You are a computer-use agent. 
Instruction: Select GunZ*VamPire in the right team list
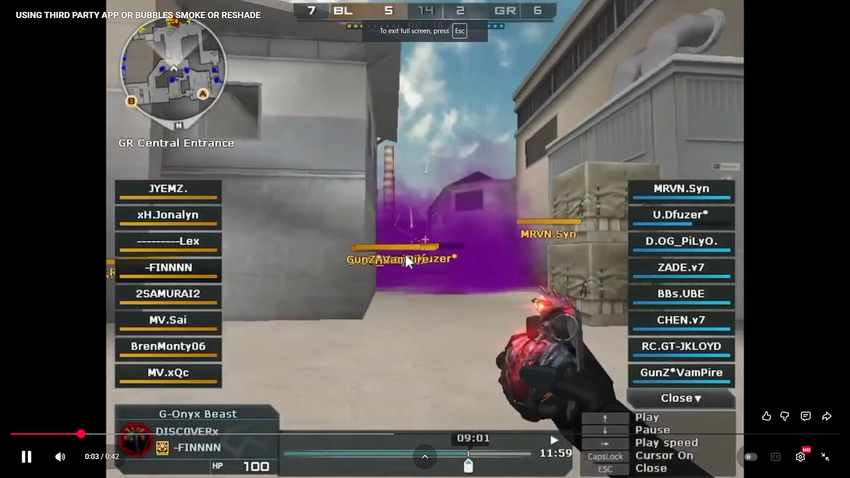click(681, 373)
